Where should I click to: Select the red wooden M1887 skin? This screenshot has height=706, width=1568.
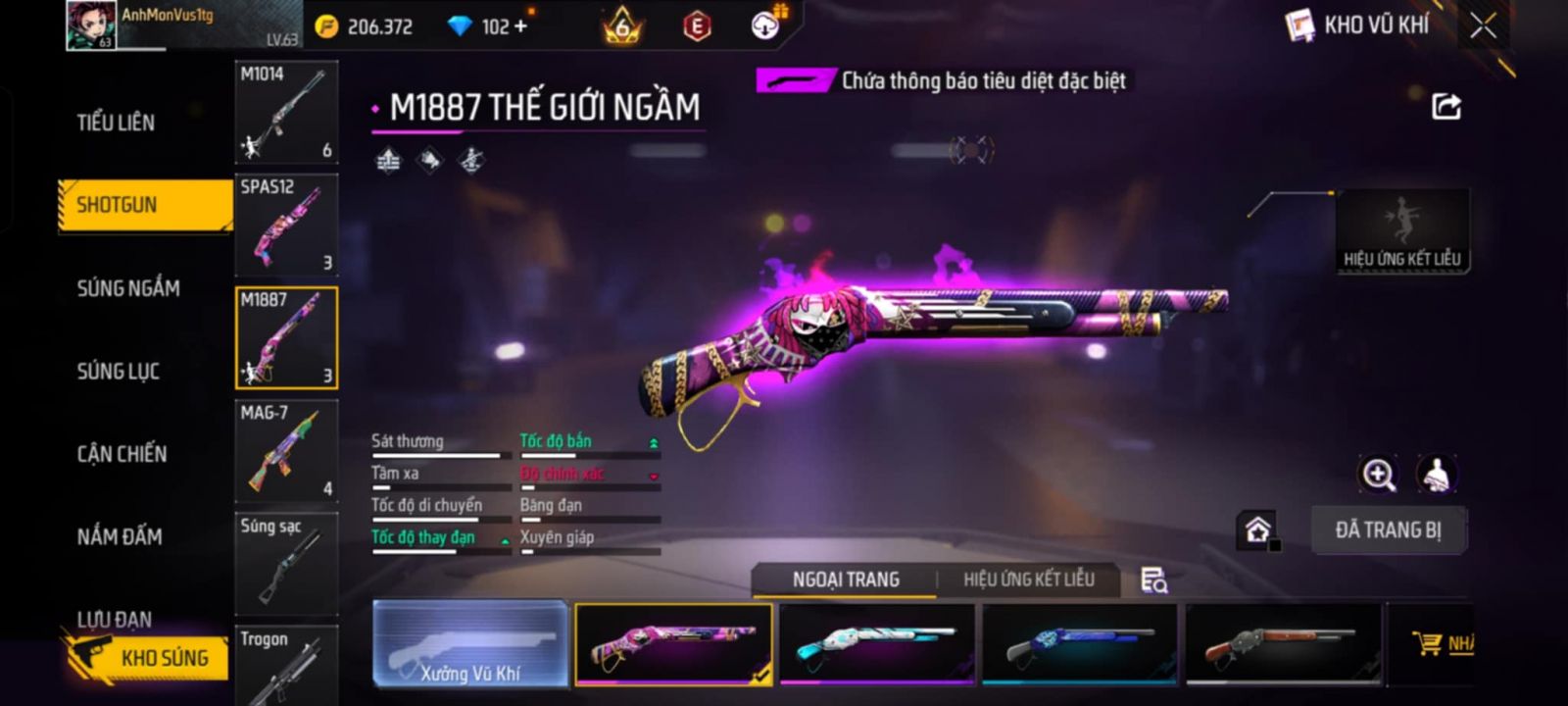[1282, 643]
